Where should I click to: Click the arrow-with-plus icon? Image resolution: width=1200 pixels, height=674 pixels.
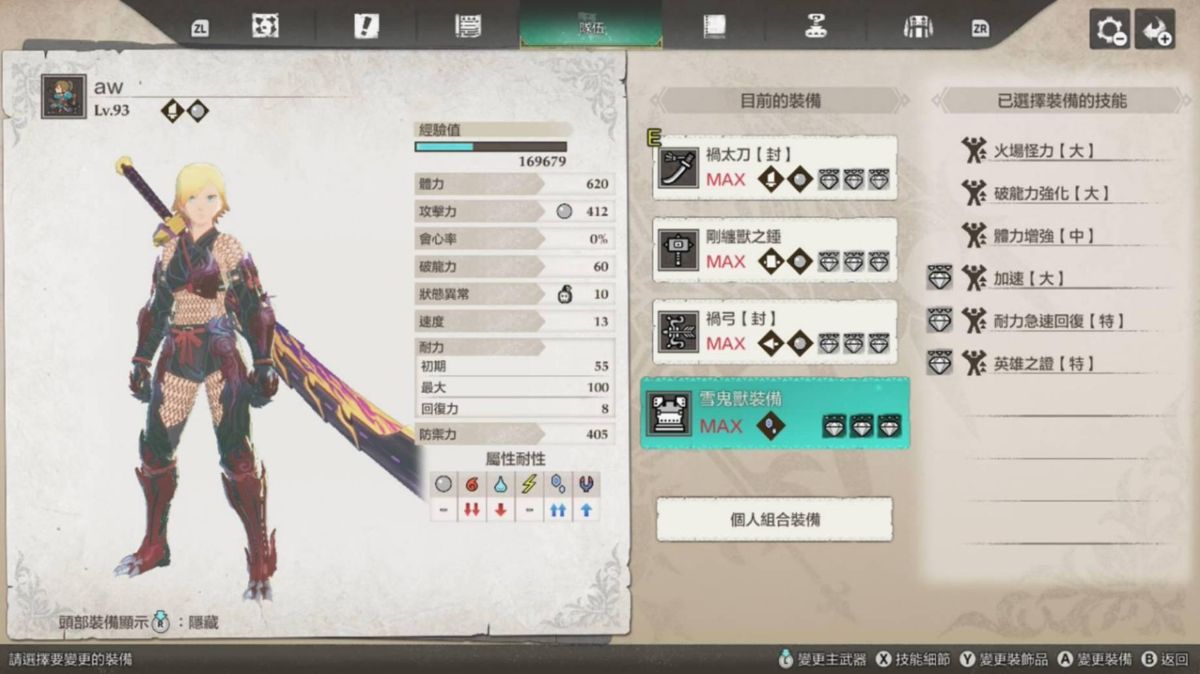click(x=1155, y=30)
